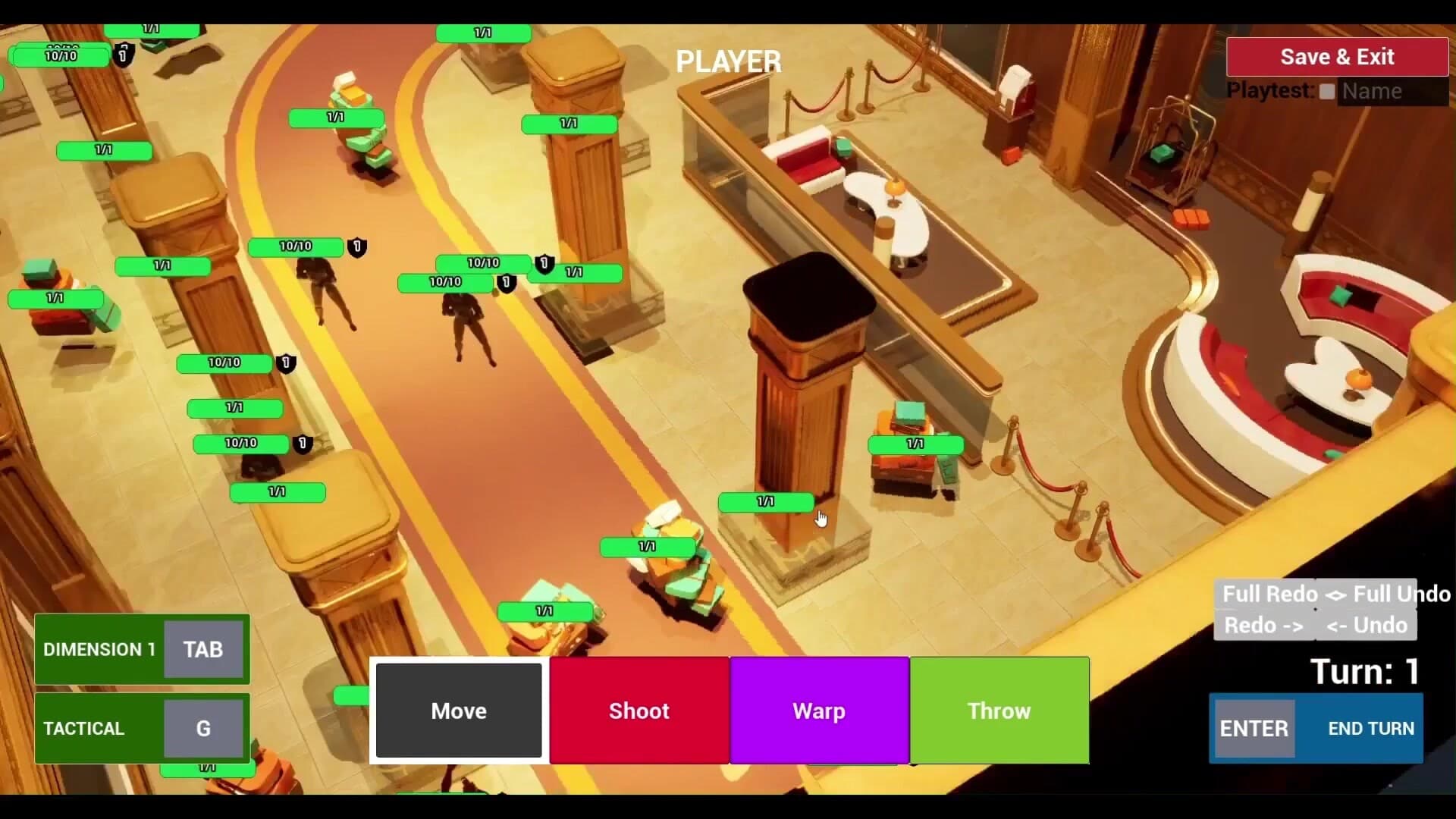Click the G key badge on the Tactical panel
Screen dimensions: 1456x819
(202, 728)
